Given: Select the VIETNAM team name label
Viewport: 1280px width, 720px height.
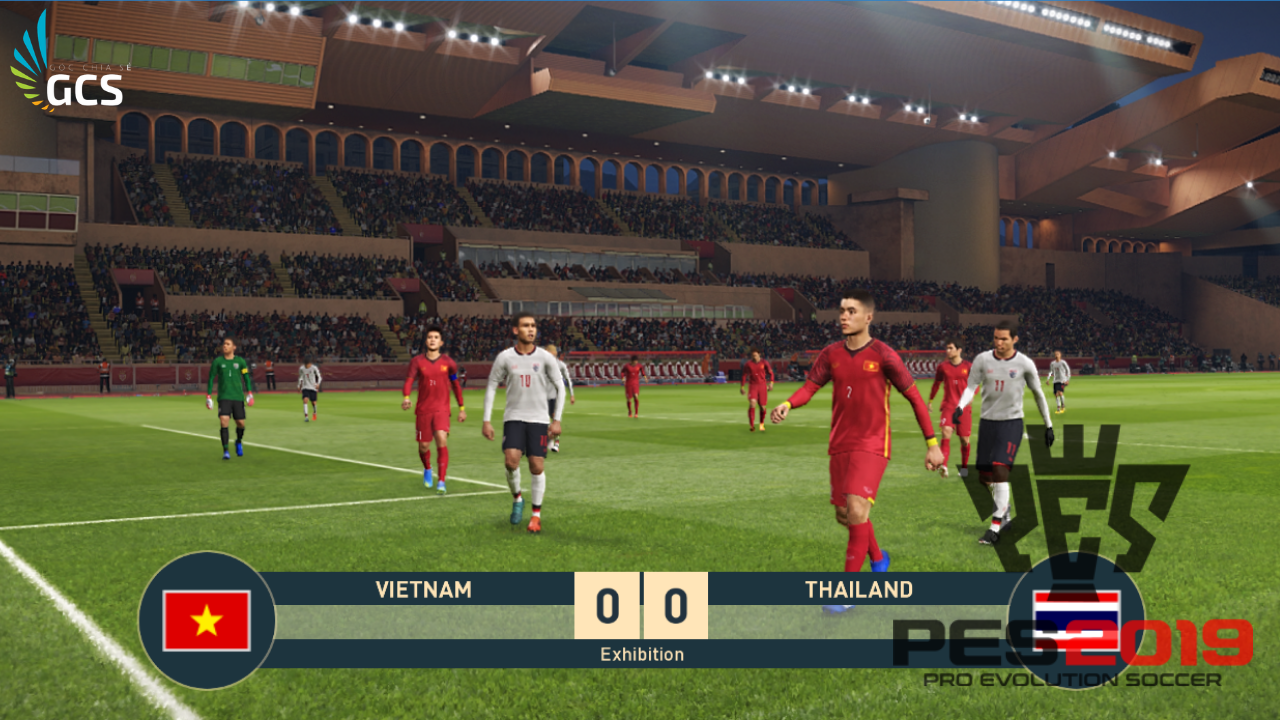Looking at the screenshot, I should (x=422, y=590).
